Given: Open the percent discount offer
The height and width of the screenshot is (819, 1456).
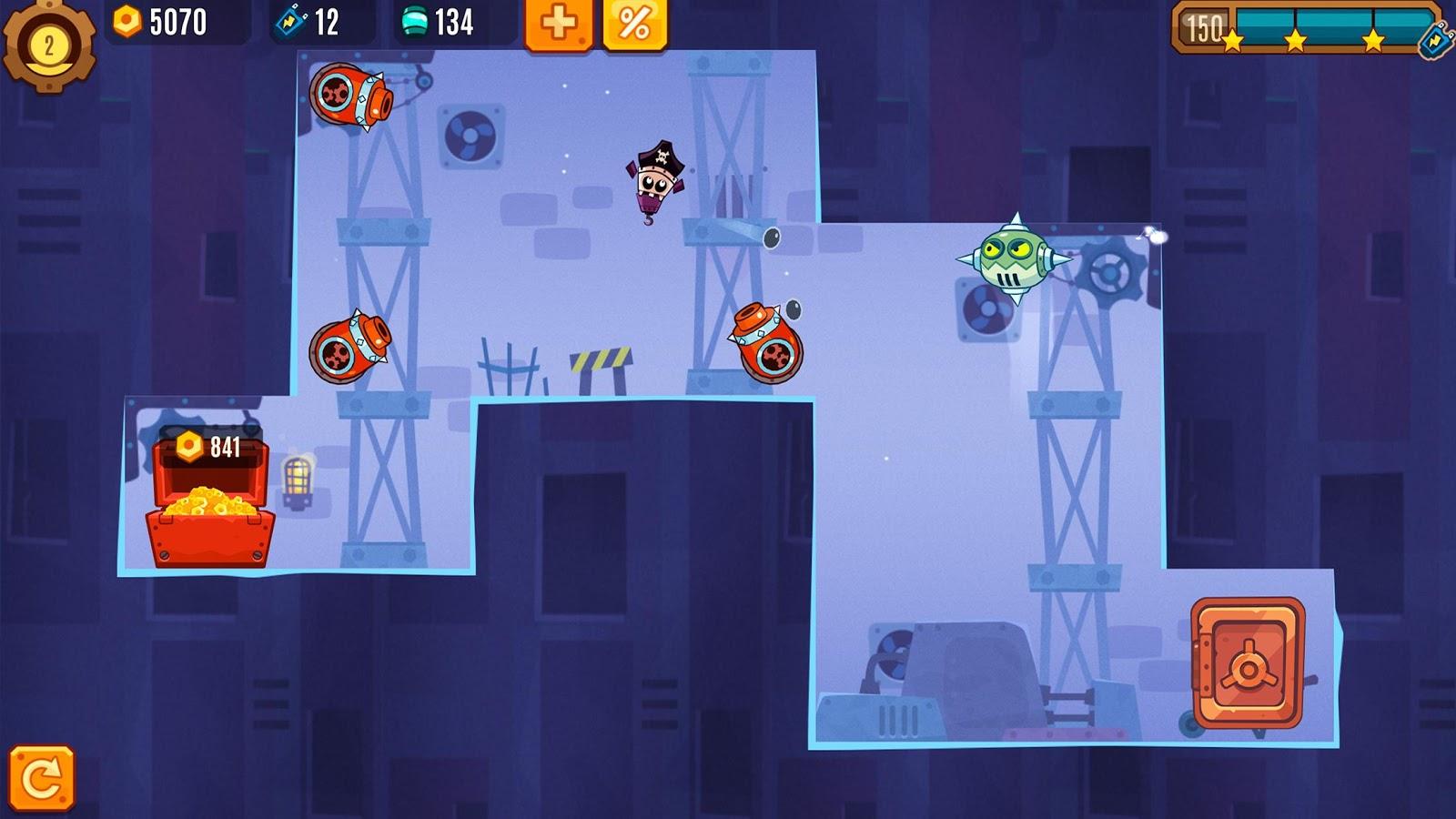Looking at the screenshot, I should pyautogui.click(x=634, y=24).
